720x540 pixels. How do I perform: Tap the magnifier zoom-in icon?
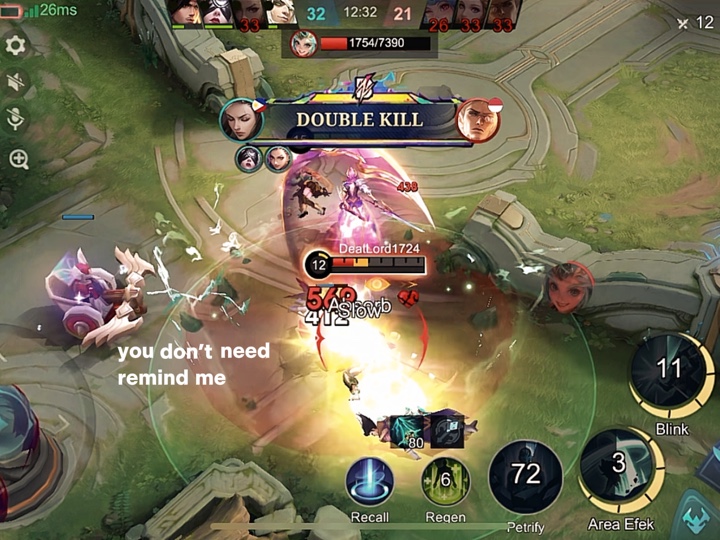[x=18, y=159]
